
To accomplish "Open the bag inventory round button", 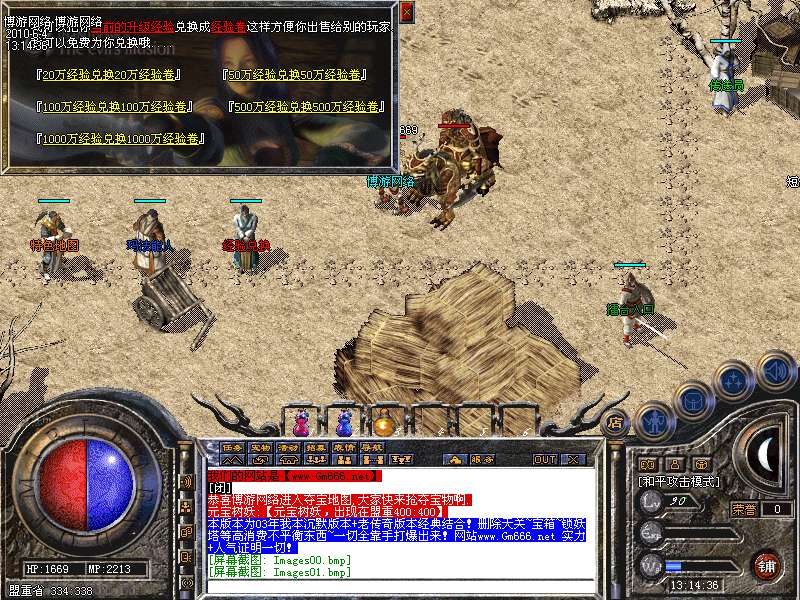I will pyautogui.click(x=693, y=400).
